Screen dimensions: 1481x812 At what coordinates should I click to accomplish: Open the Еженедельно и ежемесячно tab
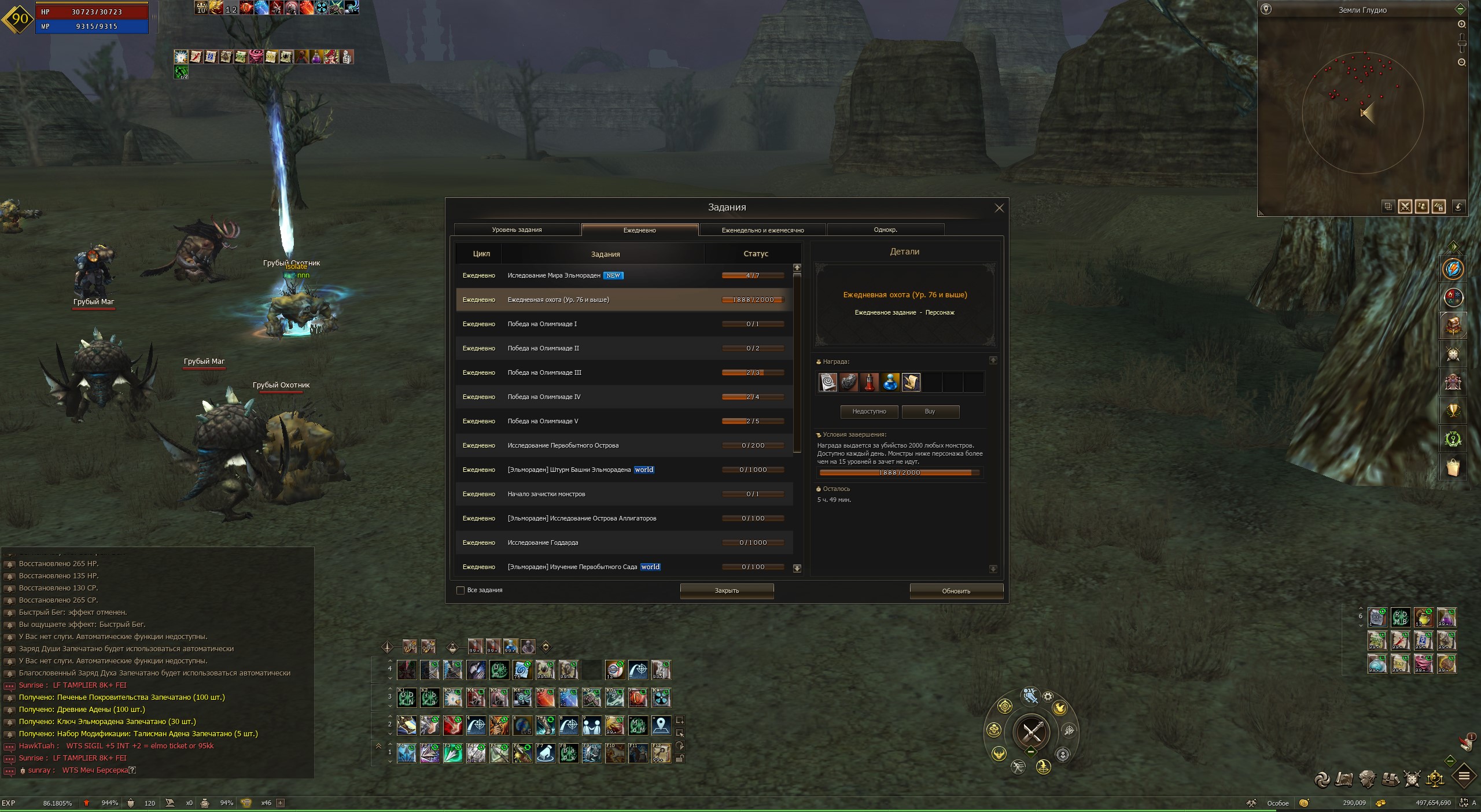pyautogui.click(x=762, y=230)
